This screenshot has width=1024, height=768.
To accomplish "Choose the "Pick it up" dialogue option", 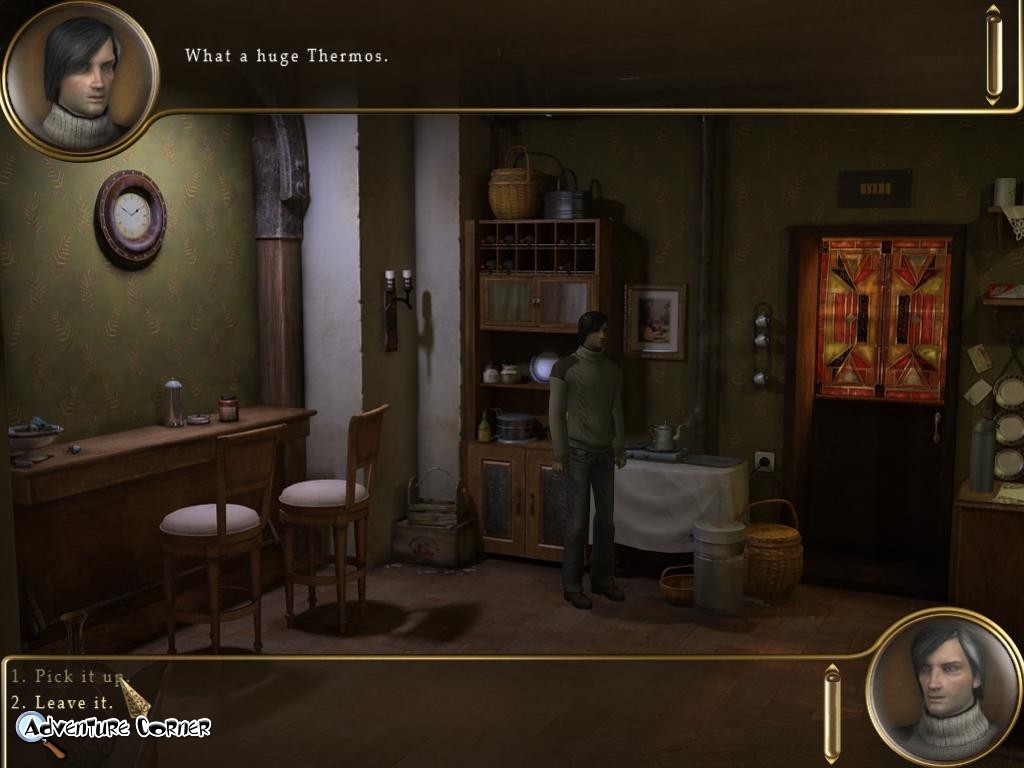I will coord(69,677).
